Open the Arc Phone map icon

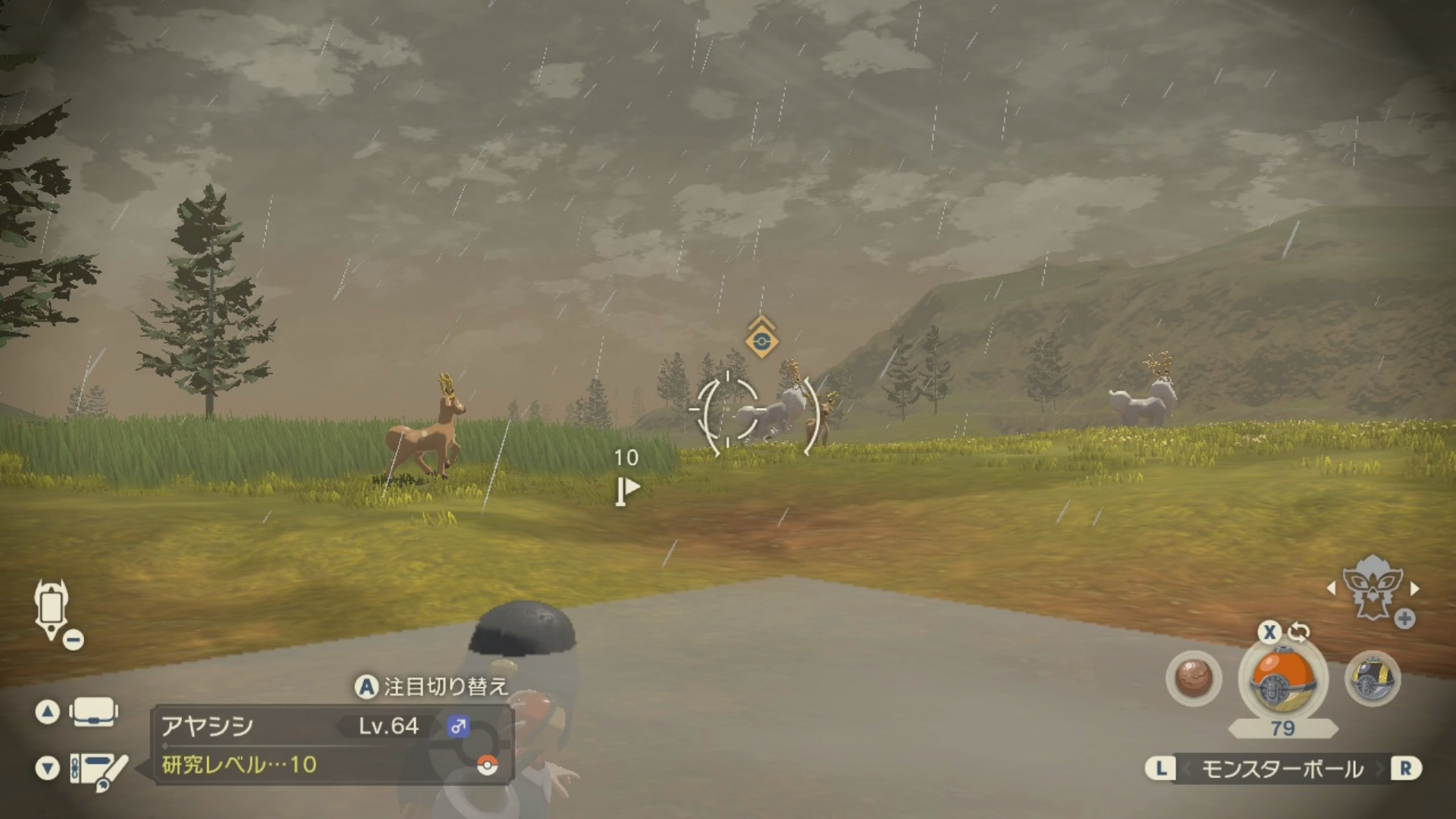52,608
